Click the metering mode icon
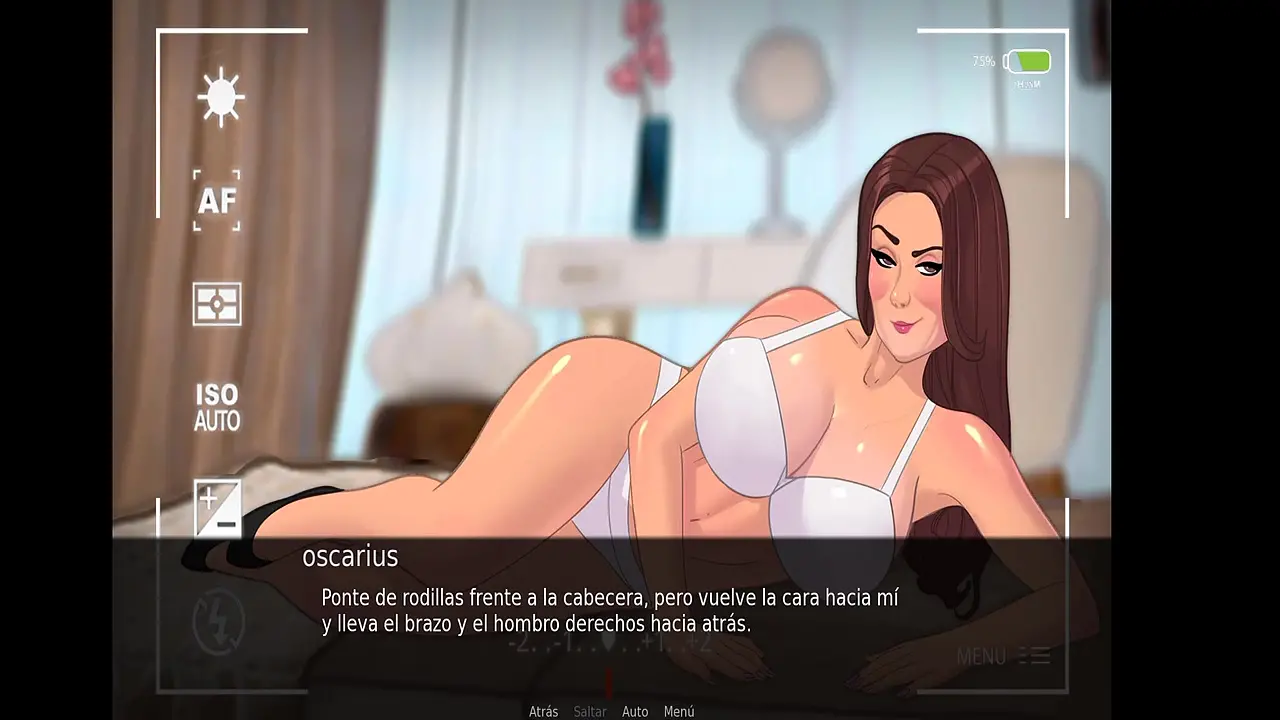Viewport: 1280px width, 720px height. 217,304
